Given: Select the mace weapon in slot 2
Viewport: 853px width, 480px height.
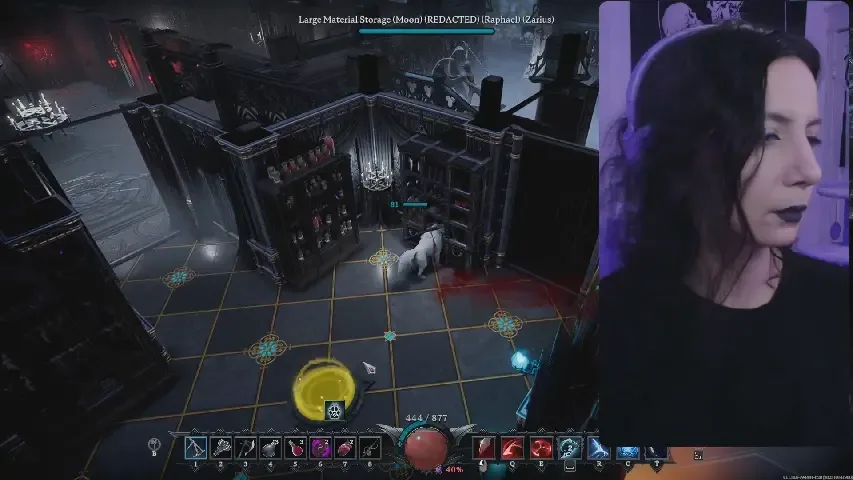Looking at the screenshot, I should [x=220, y=448].
